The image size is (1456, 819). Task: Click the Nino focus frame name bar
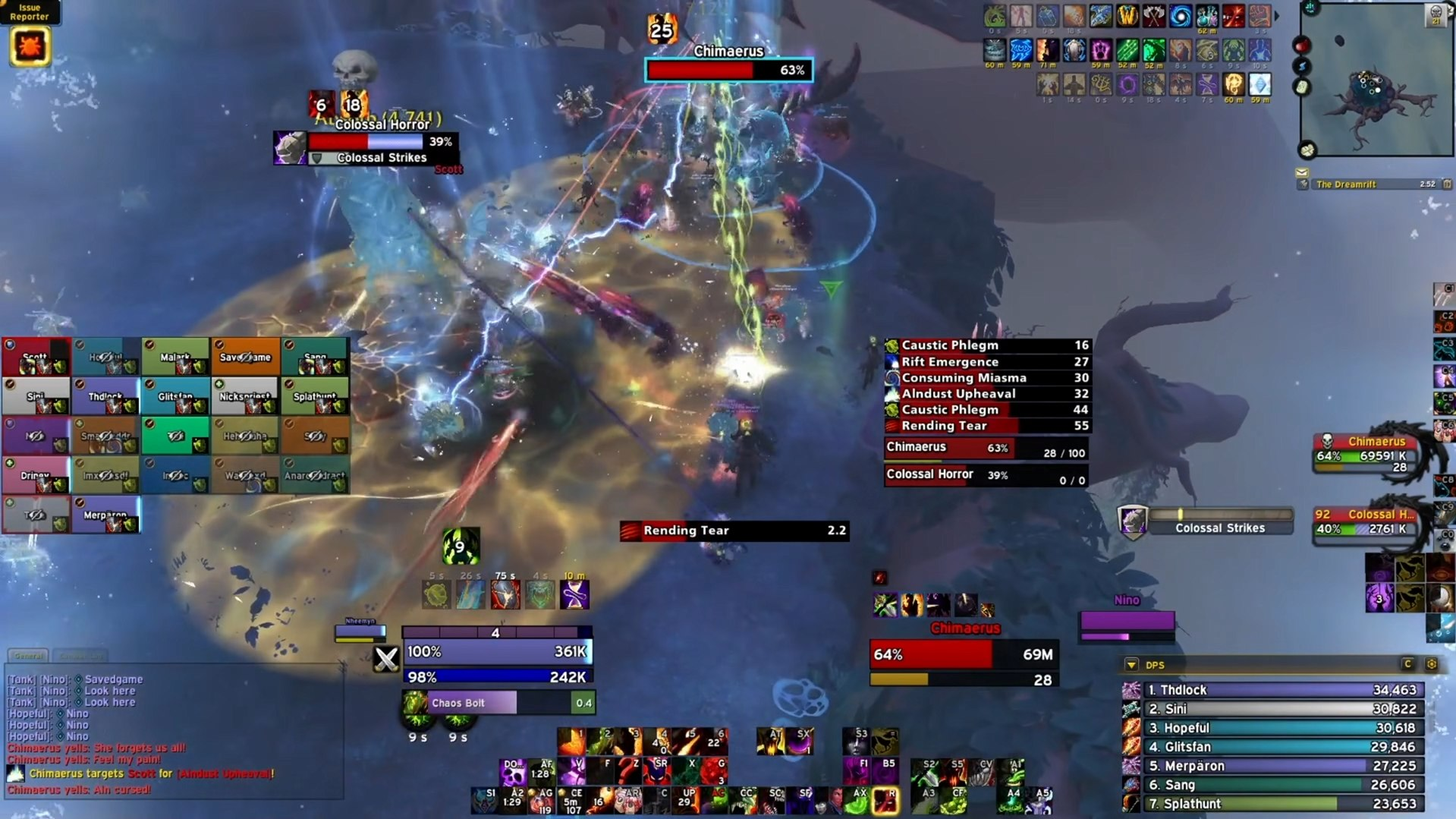(1126, 600)
